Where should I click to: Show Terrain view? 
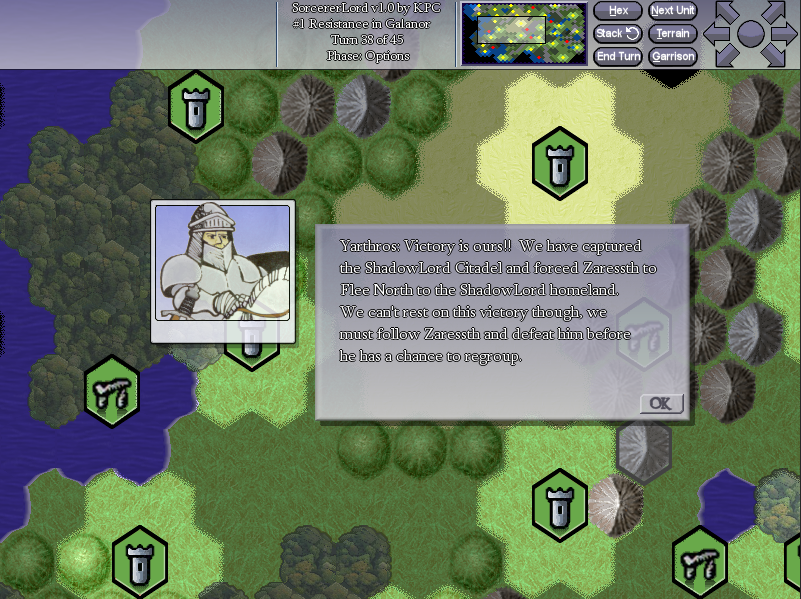[x=672, y=34]
